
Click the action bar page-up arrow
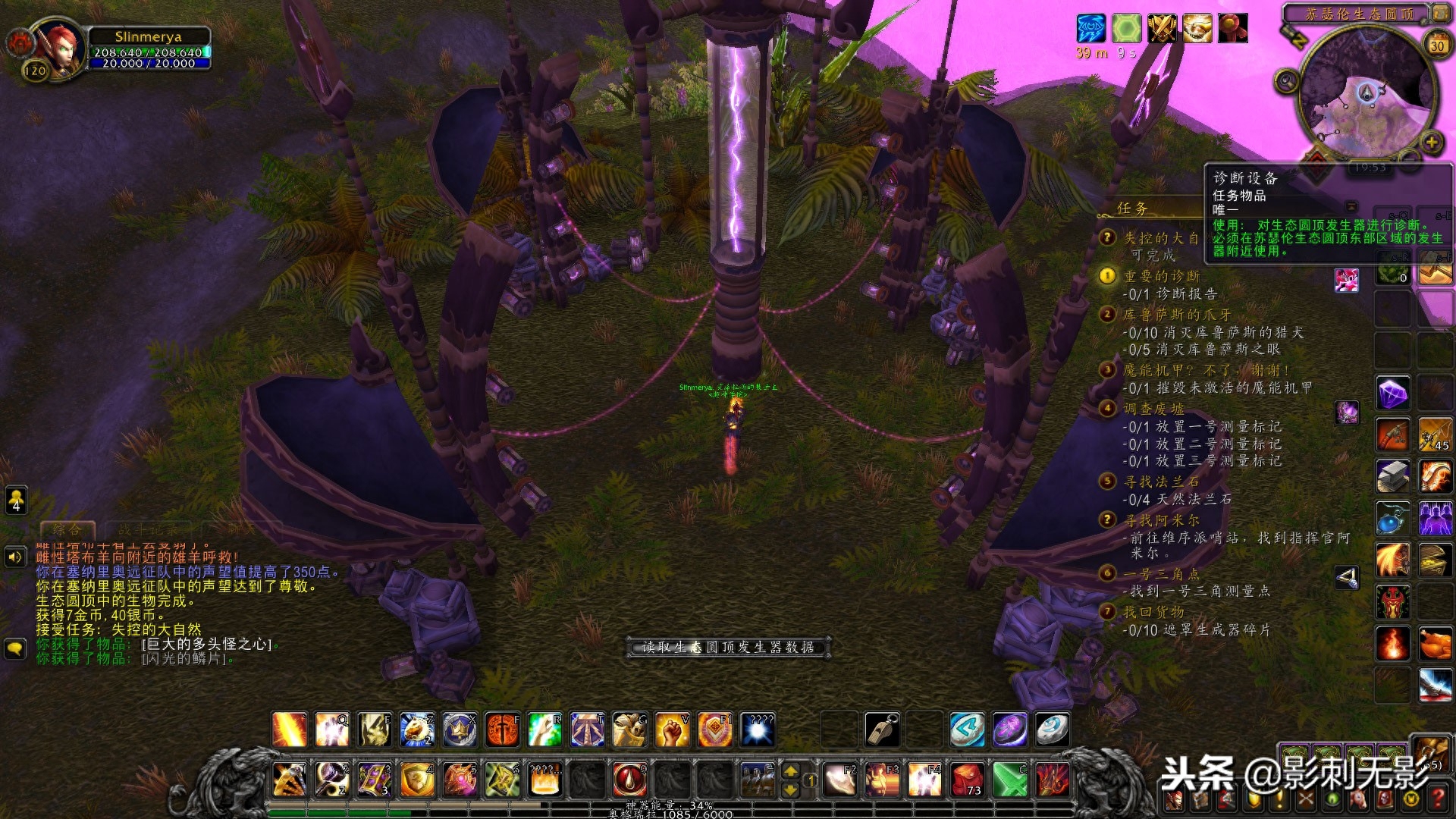tap(790, 771)
